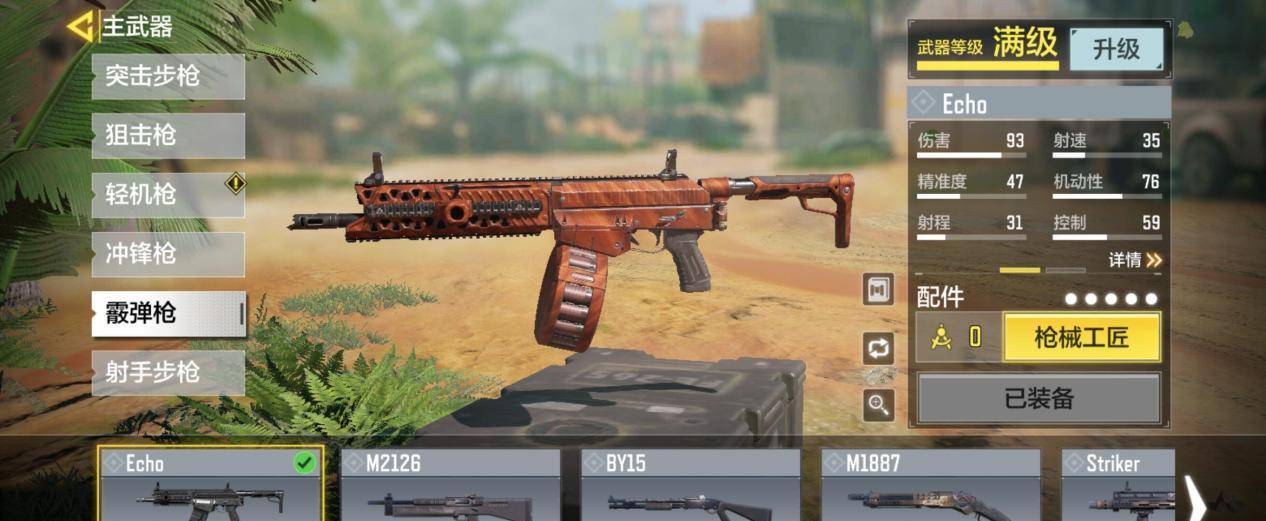
Task: Open the 枪械工匠 gunsmith
Action: coord(1081,337)
